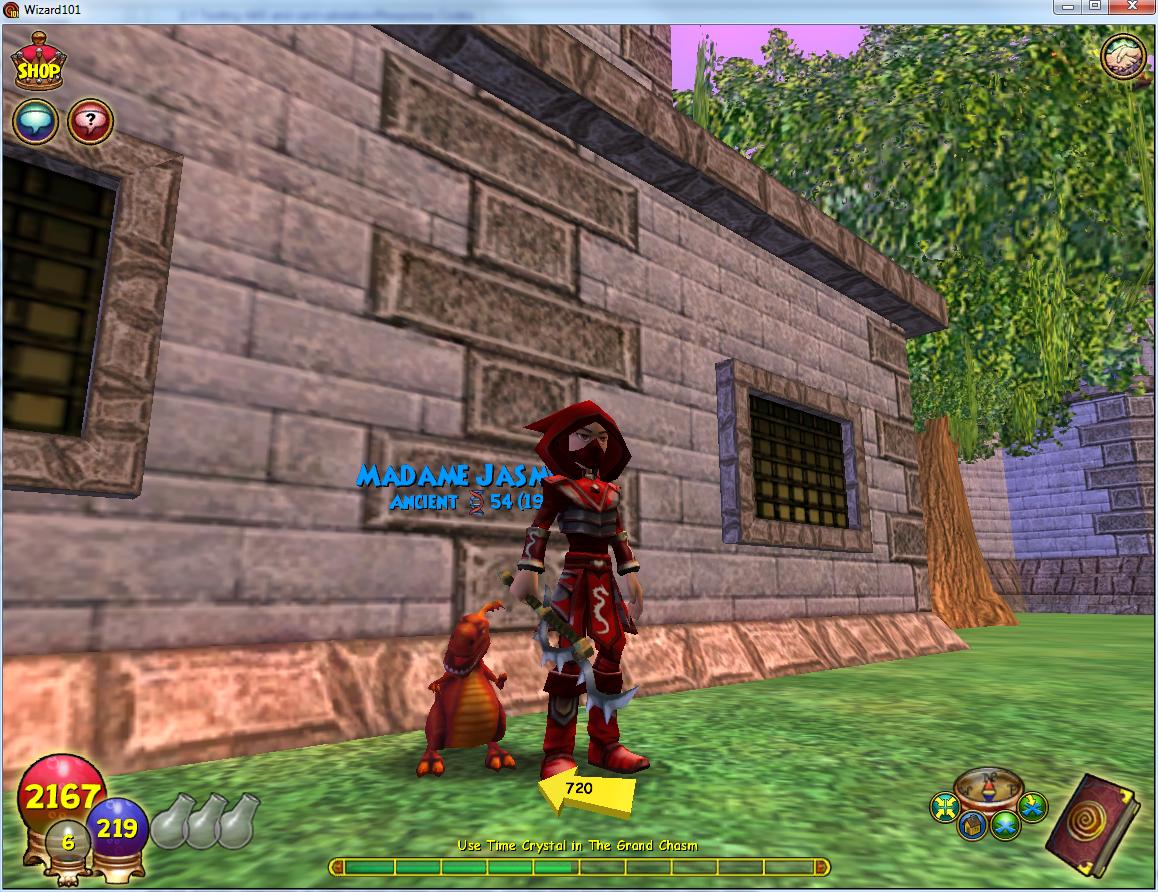
Task: Click the Use Time Crystal quest tracker
Action: pyautogui.click(x=578, y=846)
